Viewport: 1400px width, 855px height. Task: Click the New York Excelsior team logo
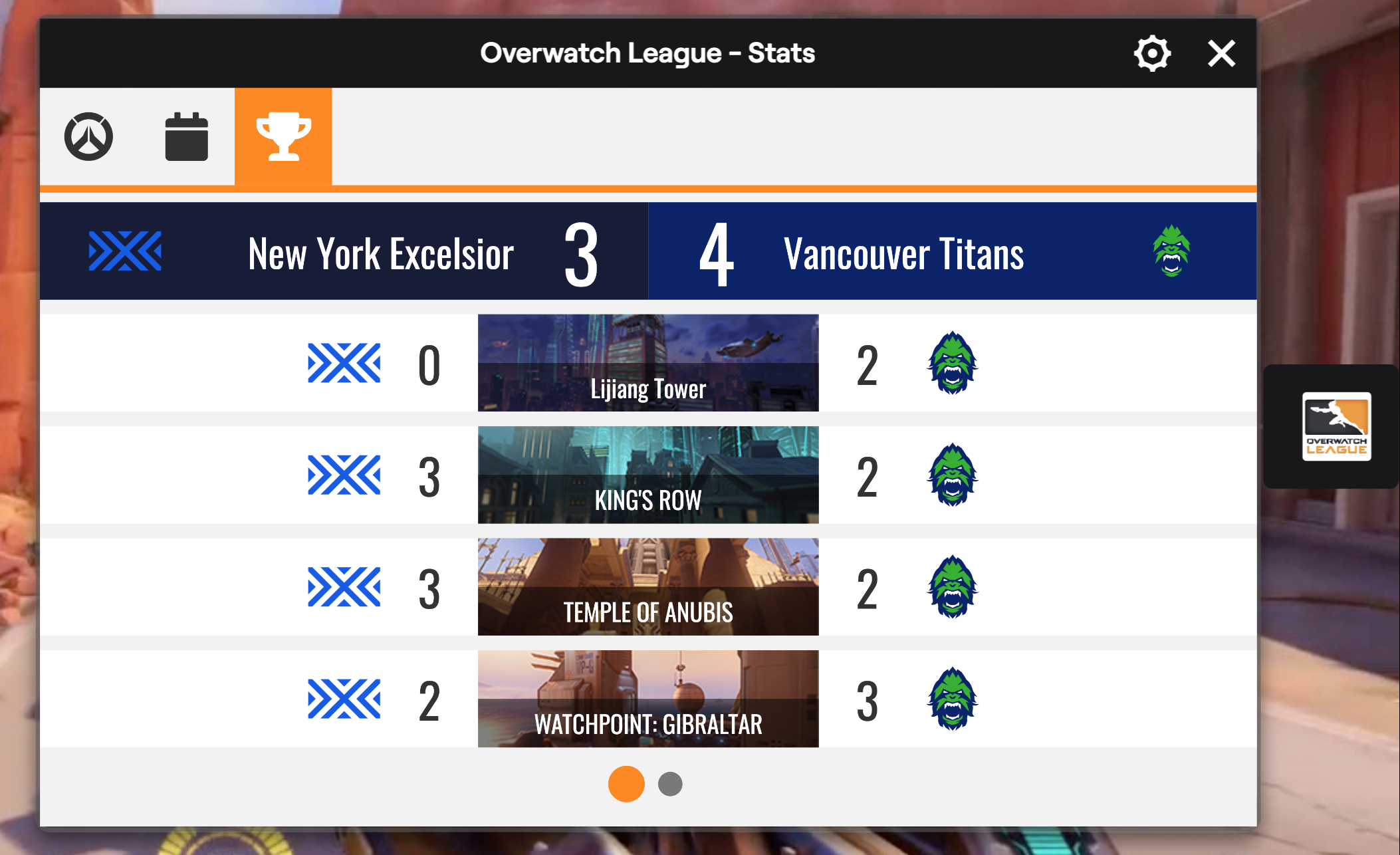click(x=126, y=251)
